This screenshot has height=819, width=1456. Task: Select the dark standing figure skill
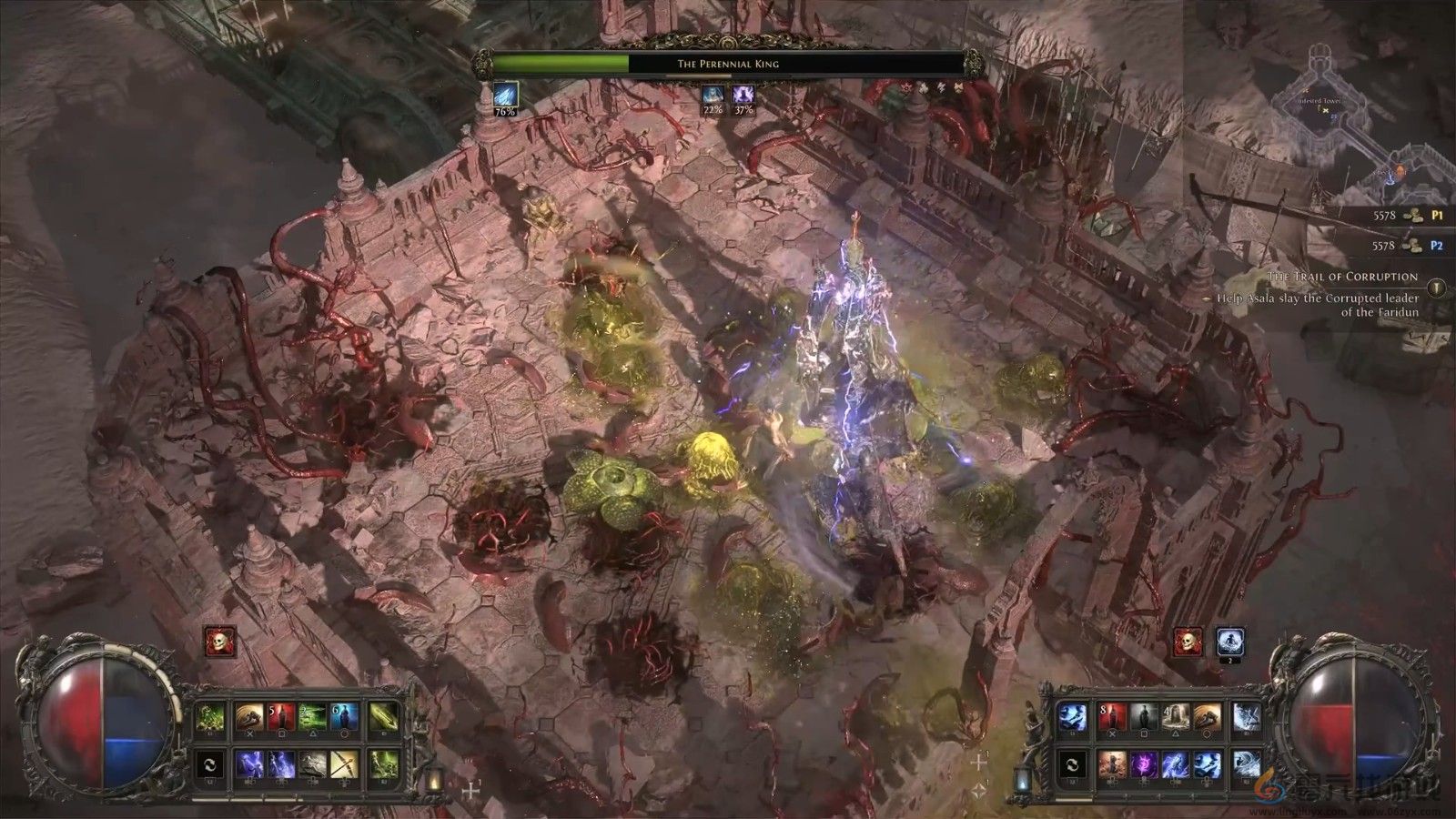(x=1144, y=718)
